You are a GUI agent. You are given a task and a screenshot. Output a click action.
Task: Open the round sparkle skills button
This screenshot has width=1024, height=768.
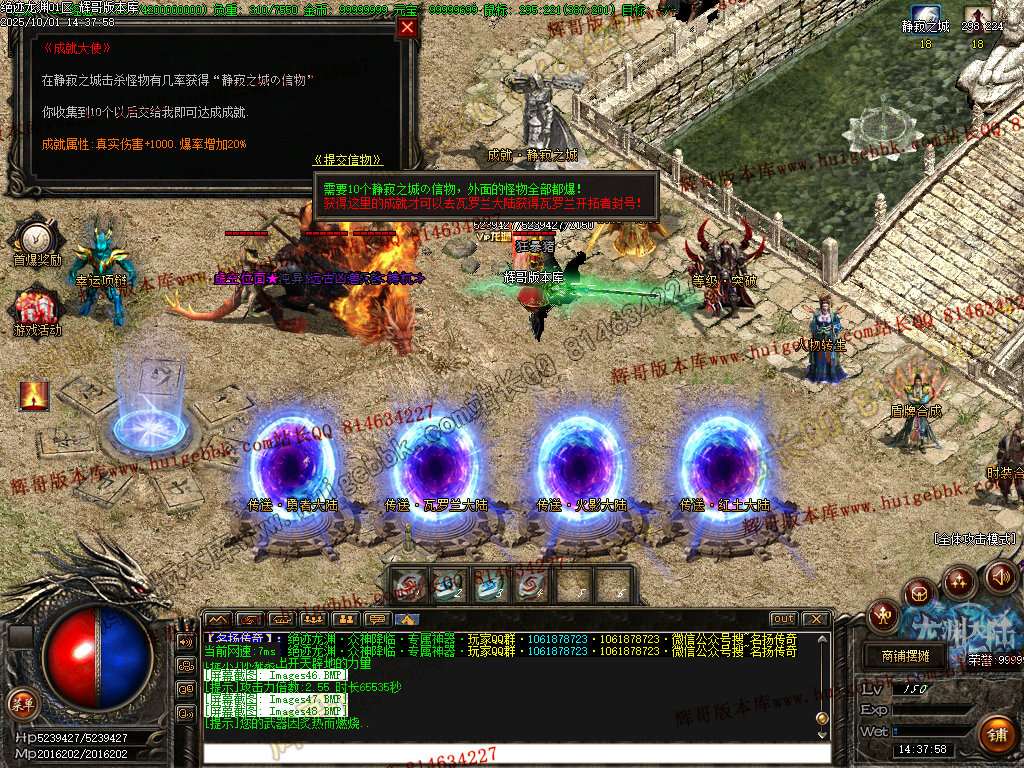960,581
